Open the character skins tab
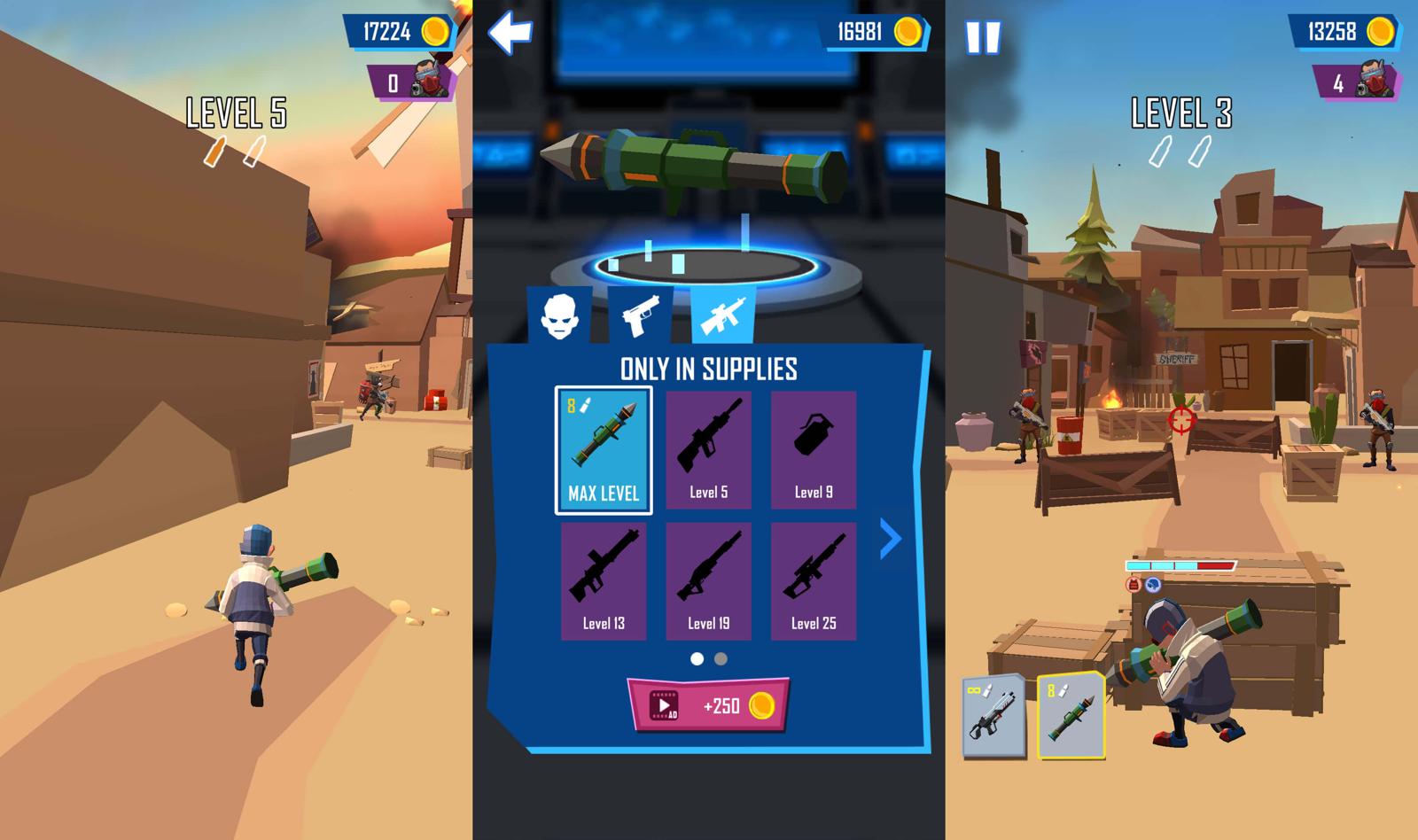Image resolution: width=1418 pixels, height=840 pixels. pos(559,315)
